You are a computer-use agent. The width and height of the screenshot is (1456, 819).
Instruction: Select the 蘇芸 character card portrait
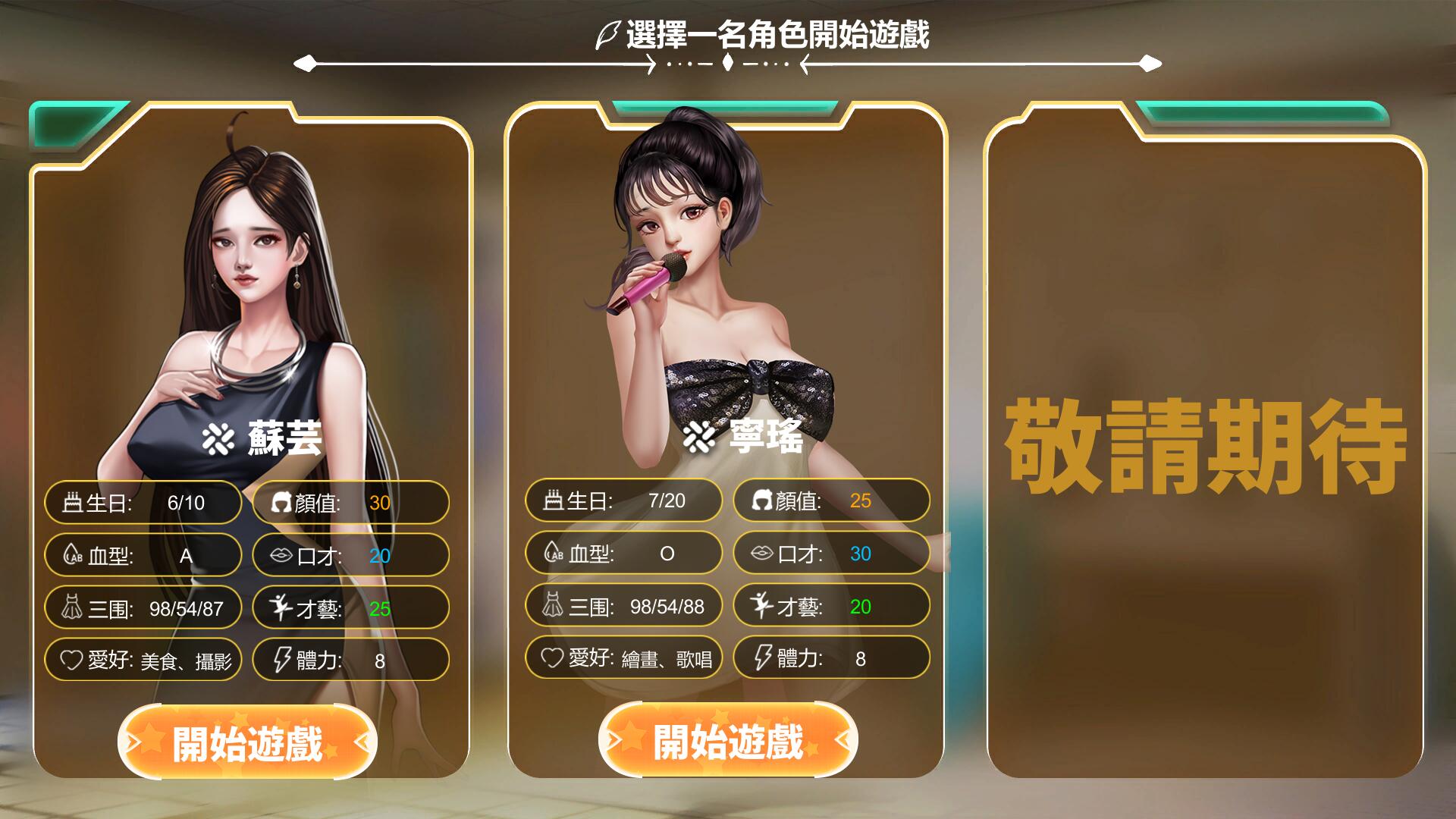coord(250,288)
